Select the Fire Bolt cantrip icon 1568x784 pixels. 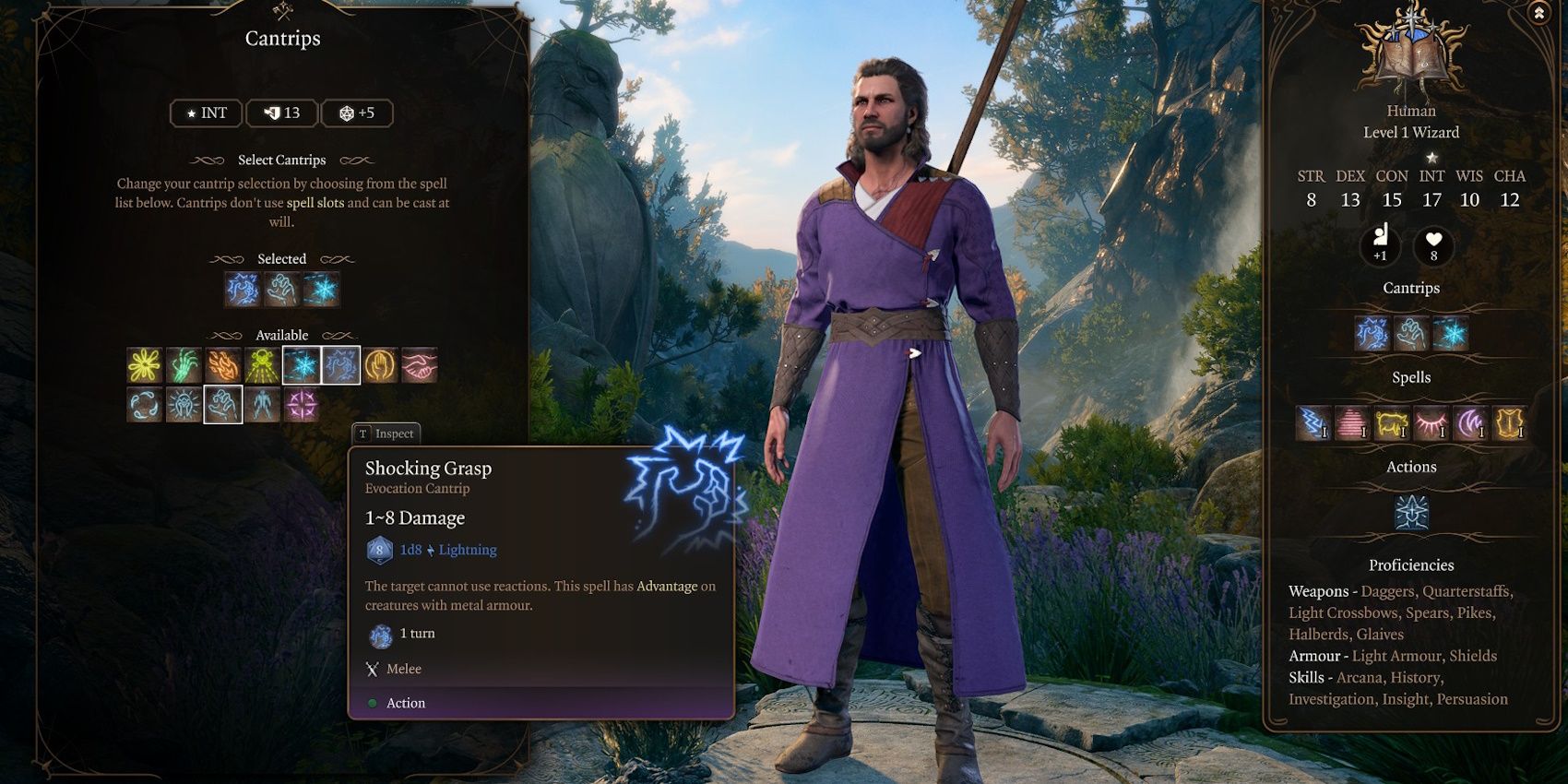pos(221,366)
